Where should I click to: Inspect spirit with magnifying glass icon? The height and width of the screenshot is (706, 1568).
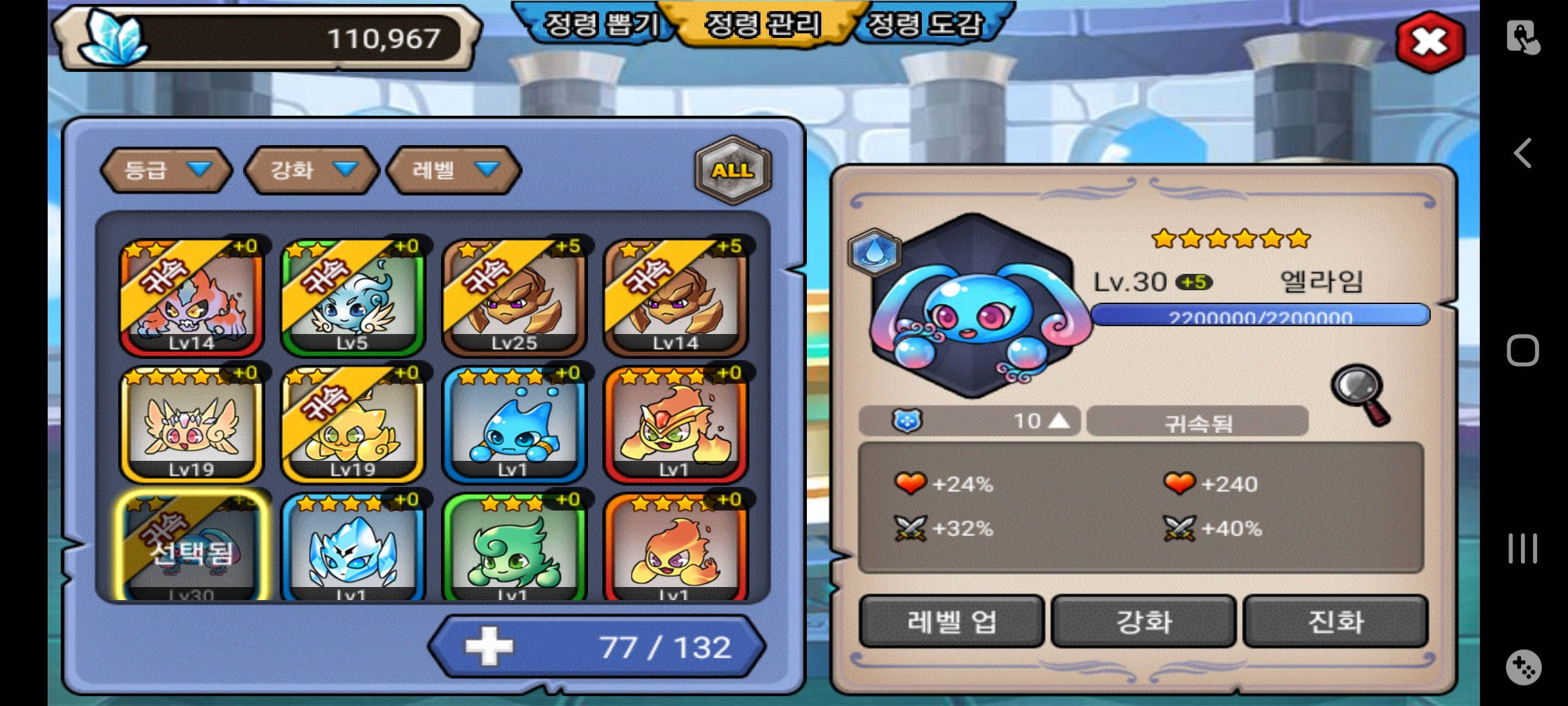[x=1361, y=394]
